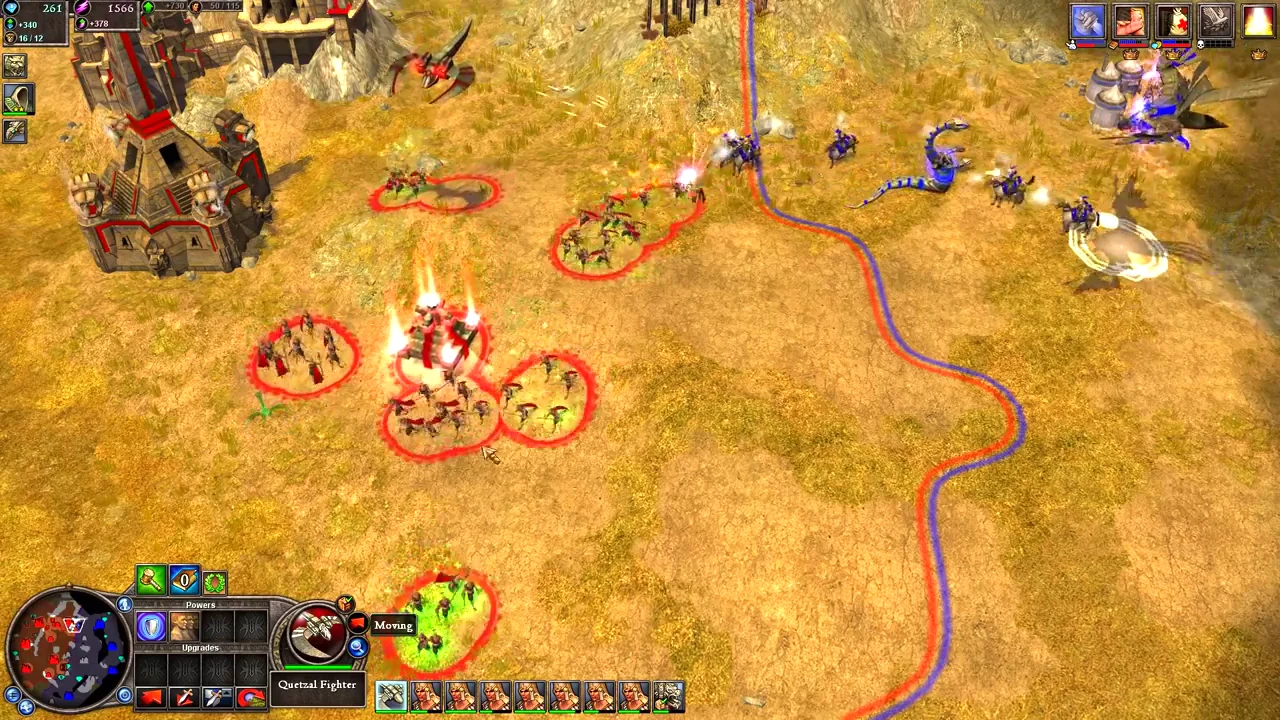Expand the Upgrades section header

click(200, 647)
